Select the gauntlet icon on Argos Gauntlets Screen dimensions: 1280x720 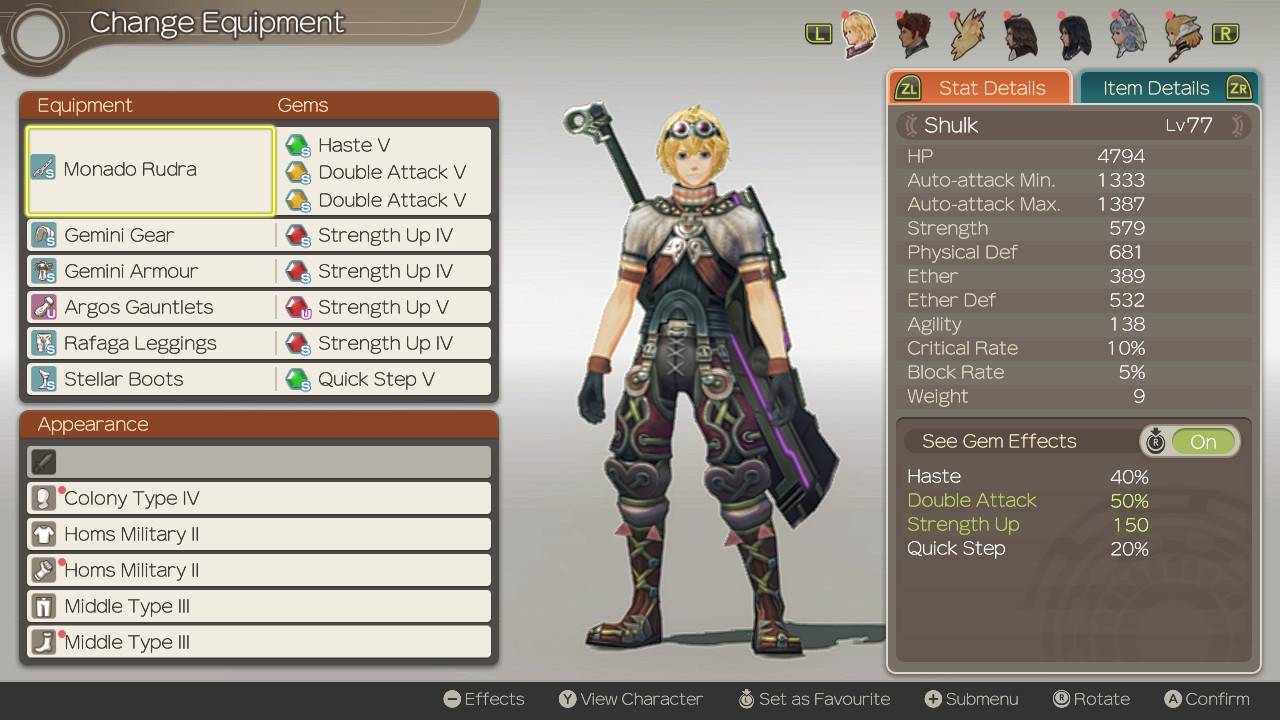45,307
